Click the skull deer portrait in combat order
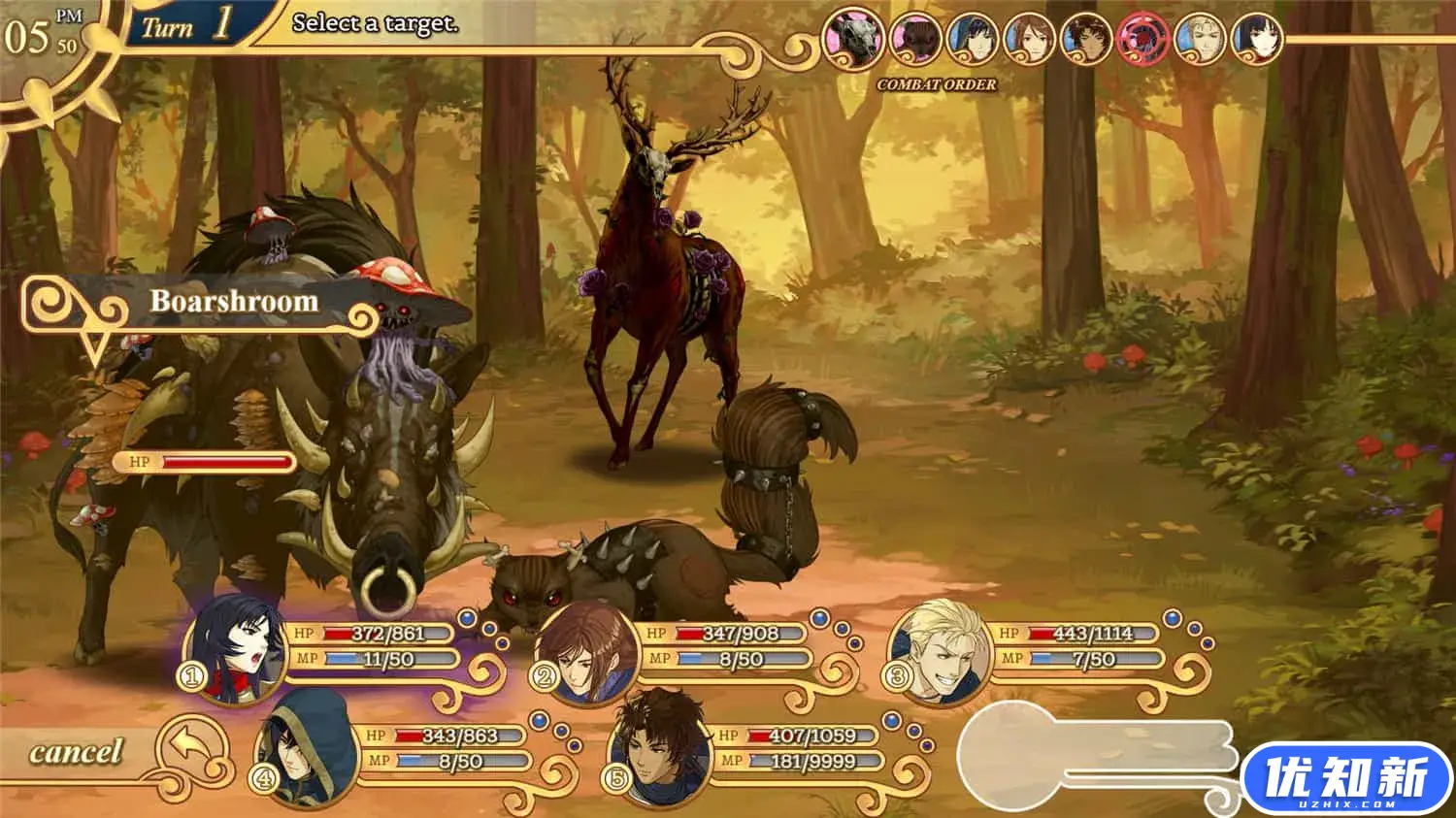 pyautogui.click(x=852, y=40)
